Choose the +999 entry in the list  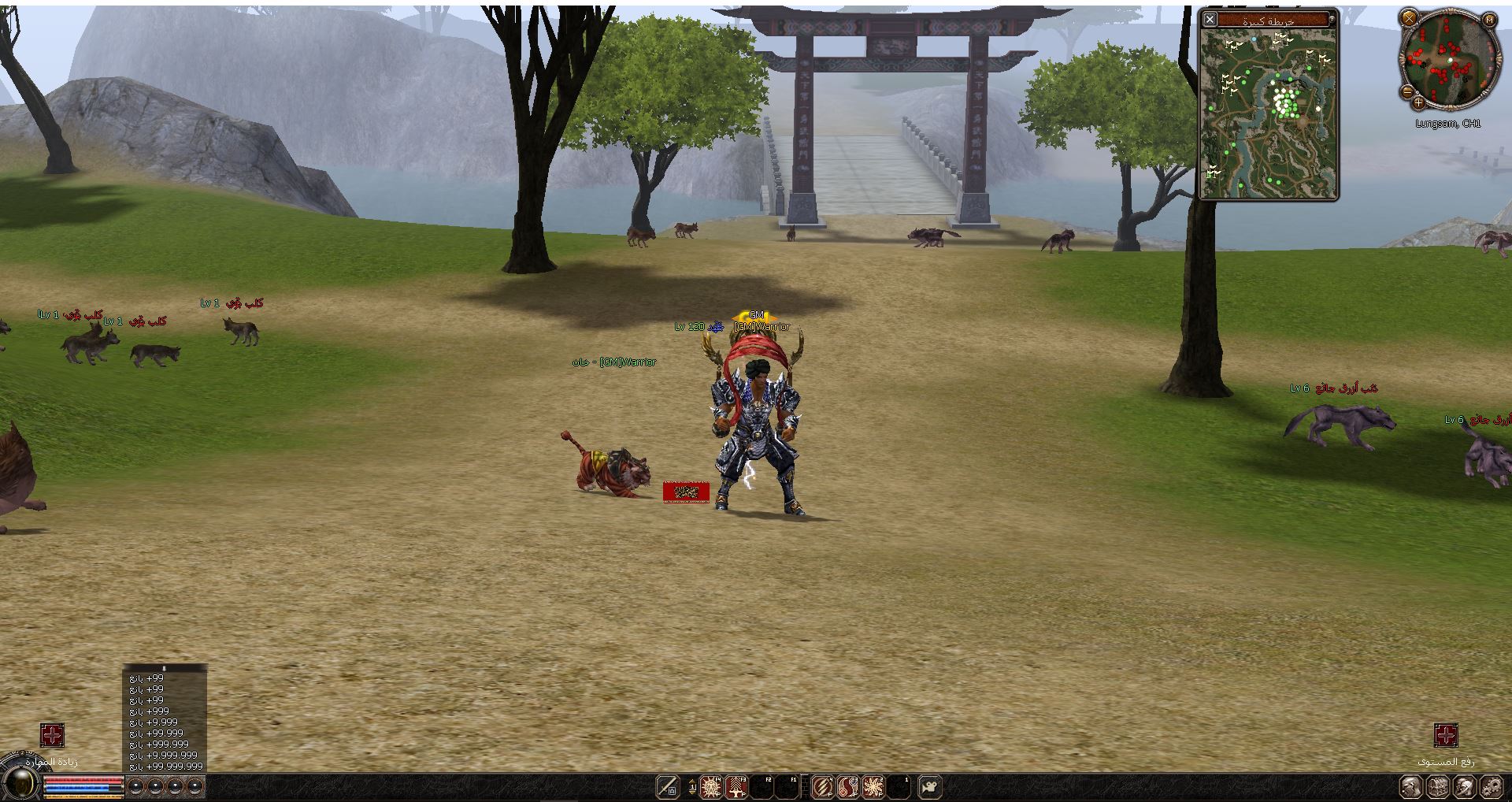(x=149, y=711)
